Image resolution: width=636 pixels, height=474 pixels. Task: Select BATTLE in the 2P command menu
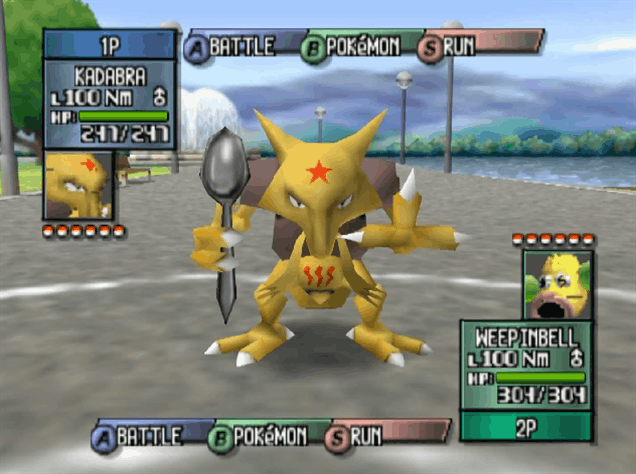pos(148,436)
